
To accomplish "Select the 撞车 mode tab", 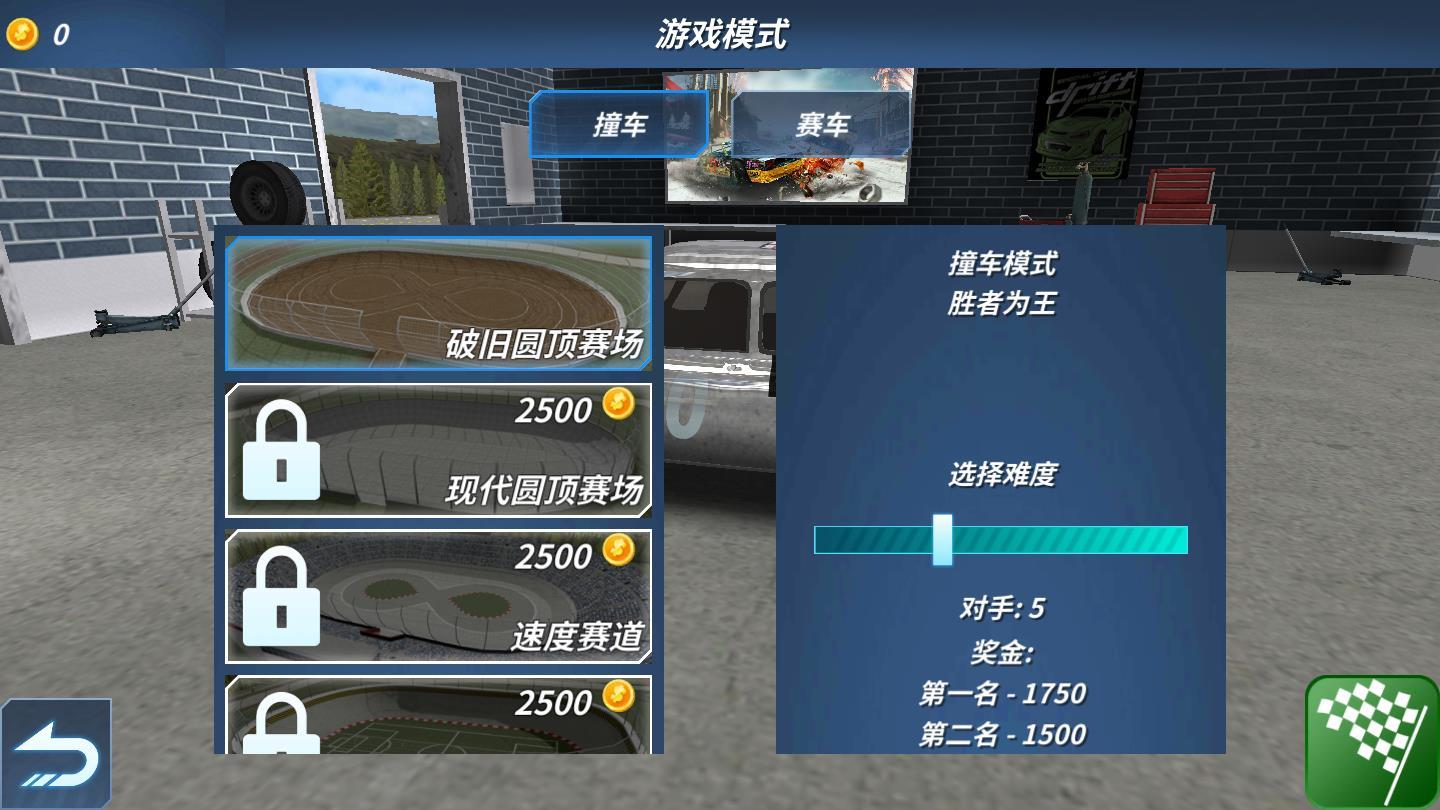I will [618, 124].
